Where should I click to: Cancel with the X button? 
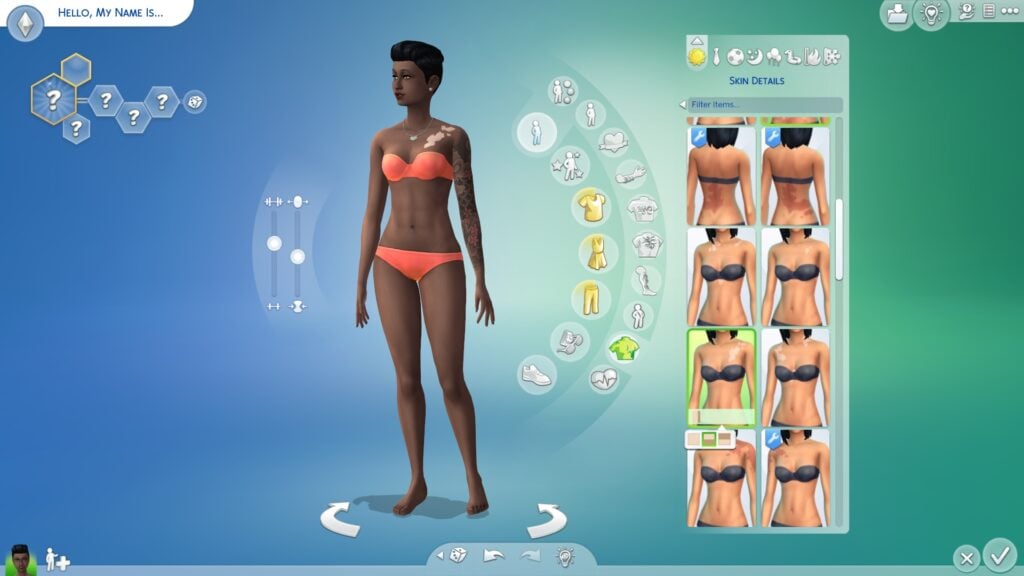pos(965,558)
